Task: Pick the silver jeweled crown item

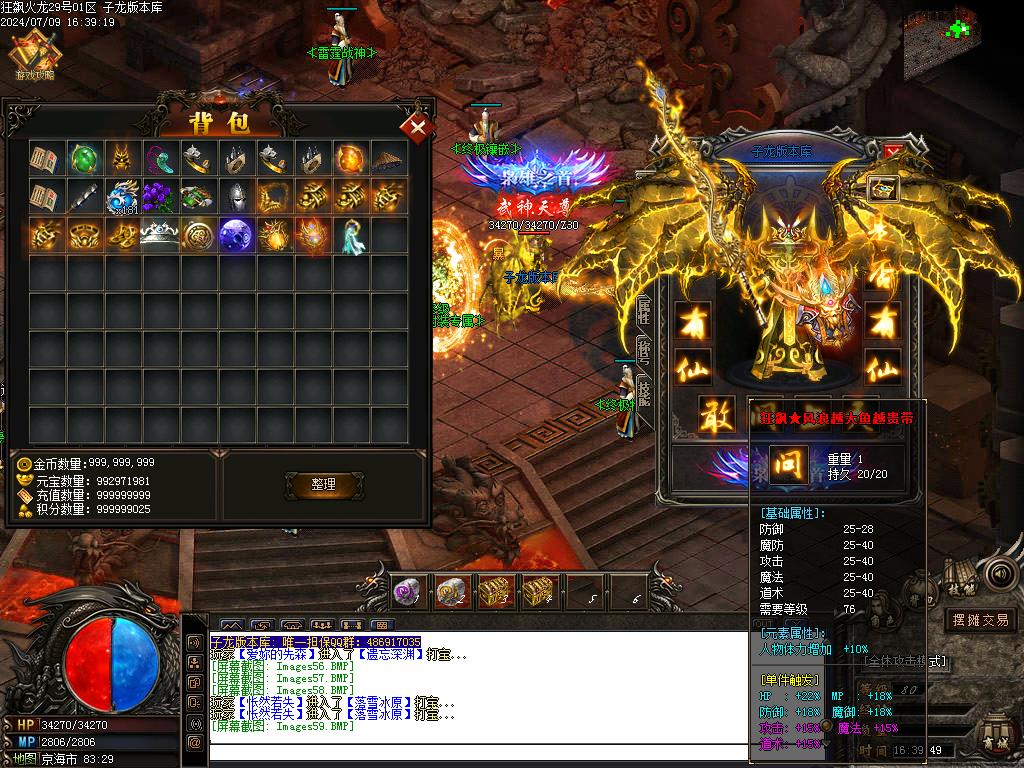Action: [x=160, y=234]
